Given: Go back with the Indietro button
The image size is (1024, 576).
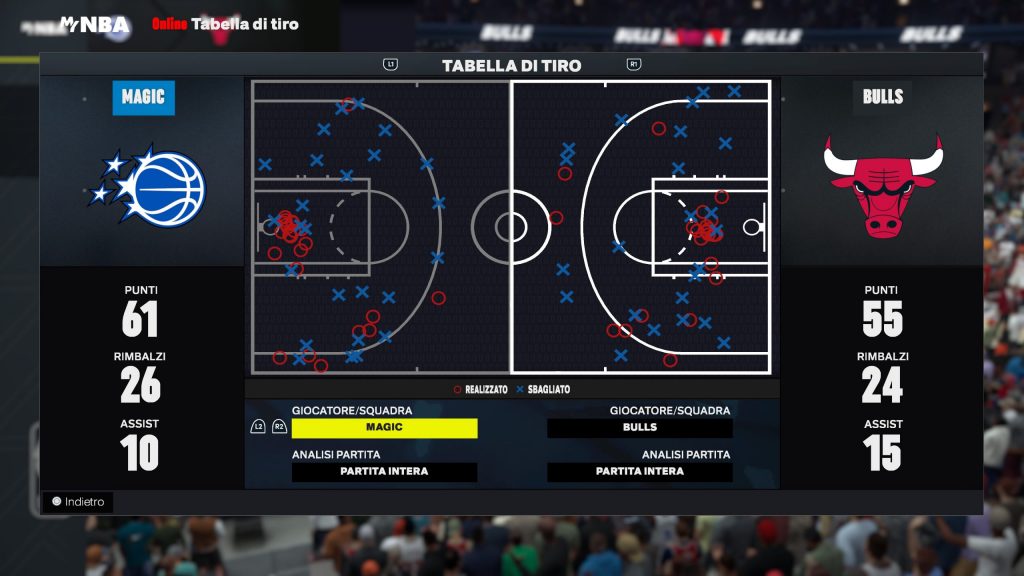Looking at the screenshot, I should [79, 502].
